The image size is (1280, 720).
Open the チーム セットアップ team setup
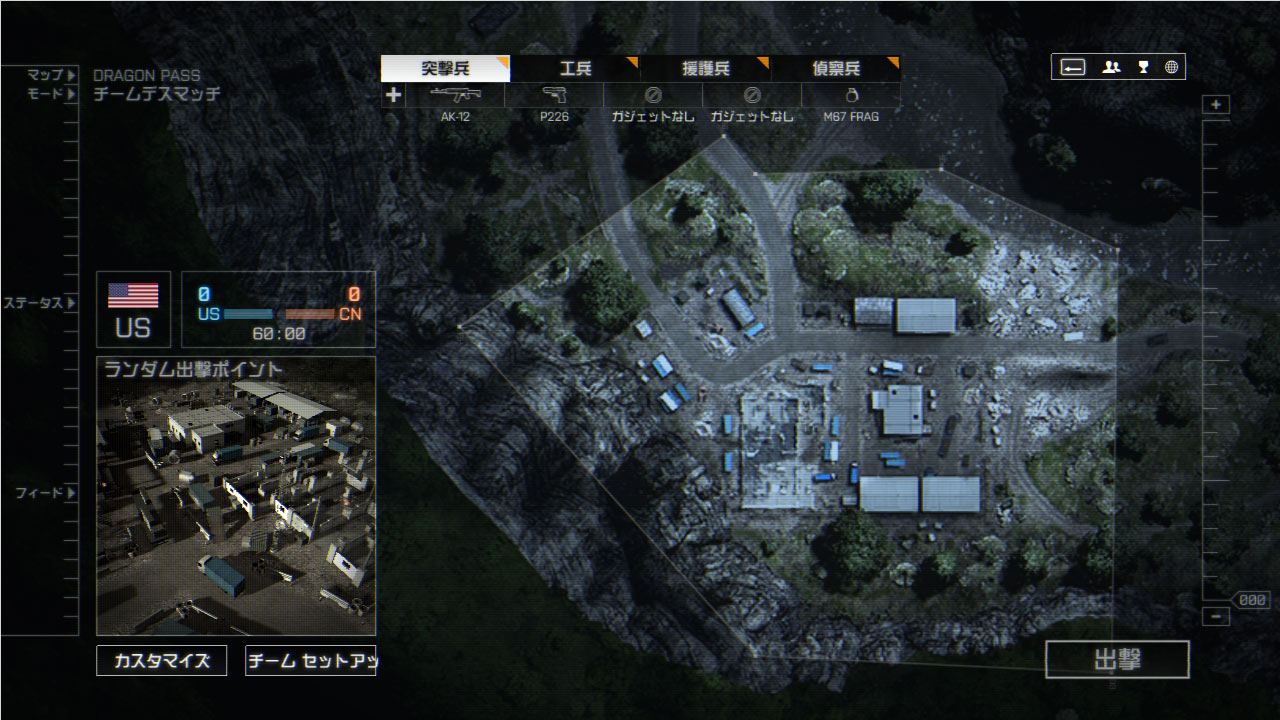(x=310, y=661)
